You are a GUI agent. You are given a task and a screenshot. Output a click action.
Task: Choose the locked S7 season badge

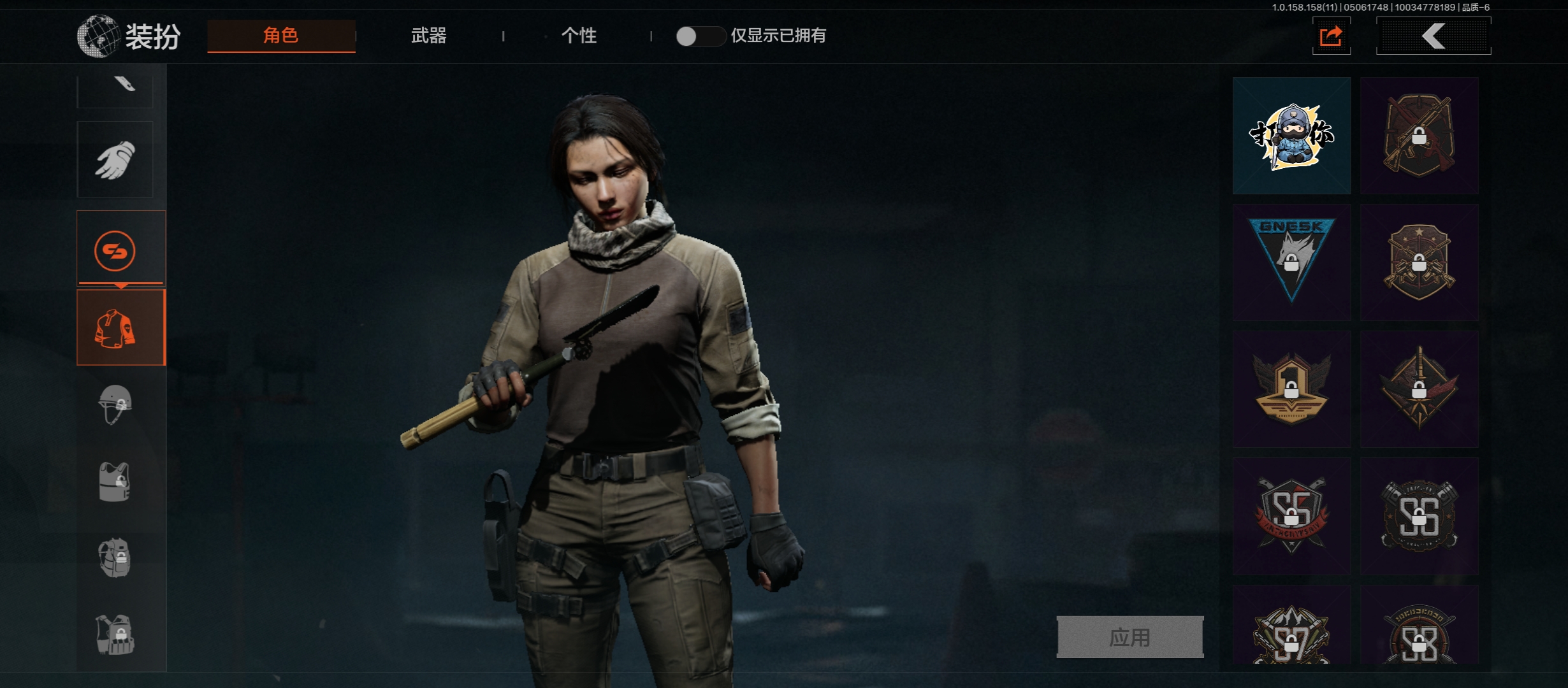pos(1291,634)
